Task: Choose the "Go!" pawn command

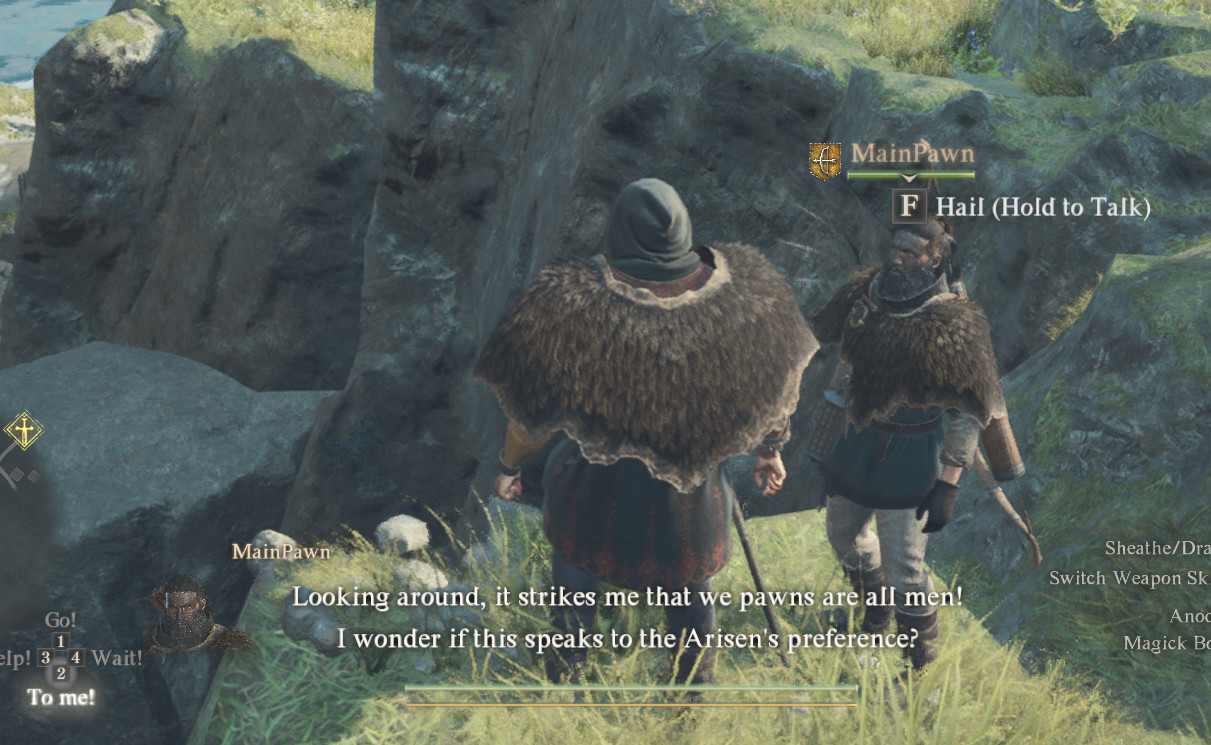Action: [60, 620]
